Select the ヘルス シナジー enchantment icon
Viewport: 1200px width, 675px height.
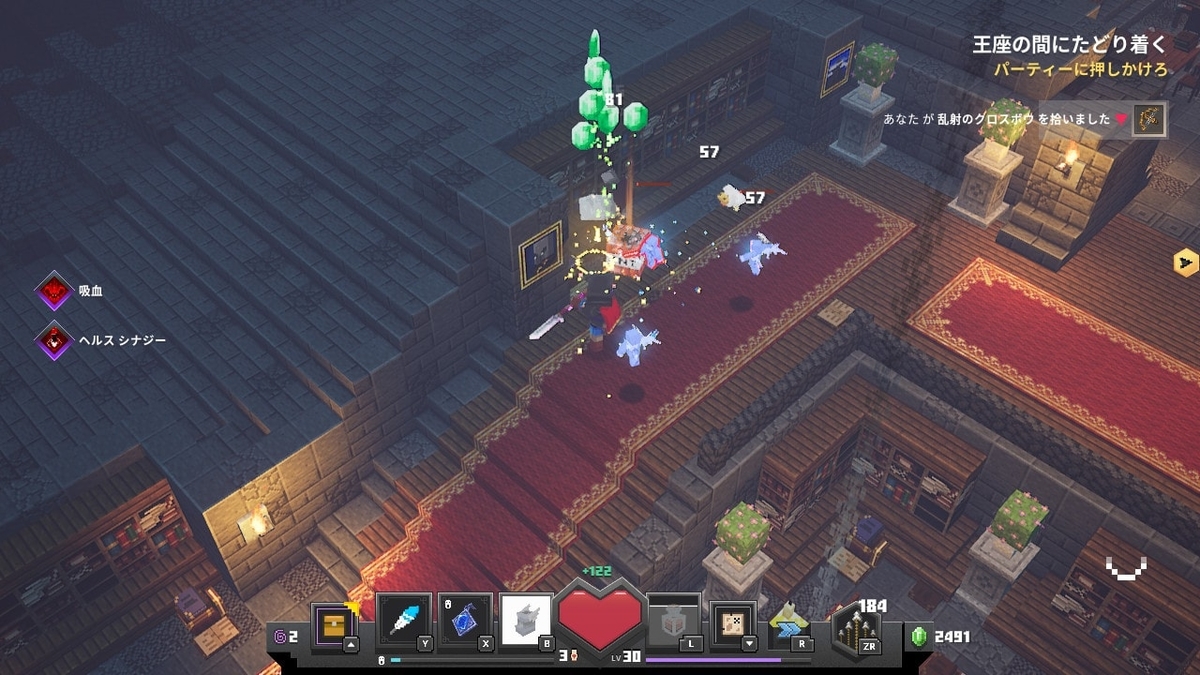53,340
